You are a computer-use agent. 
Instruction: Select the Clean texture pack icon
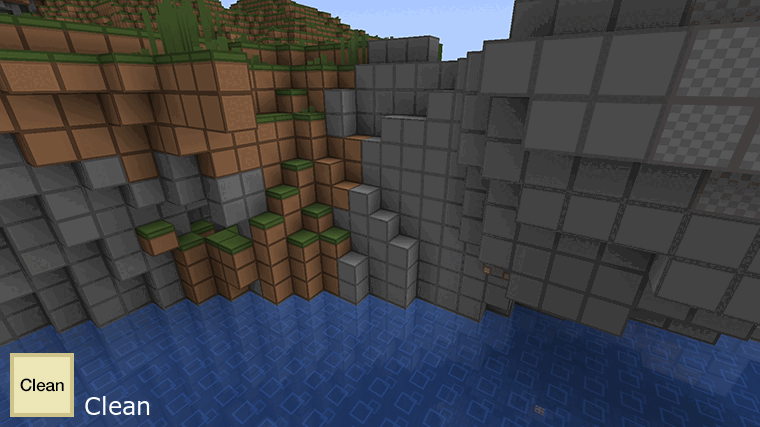(x=42, y=385)
